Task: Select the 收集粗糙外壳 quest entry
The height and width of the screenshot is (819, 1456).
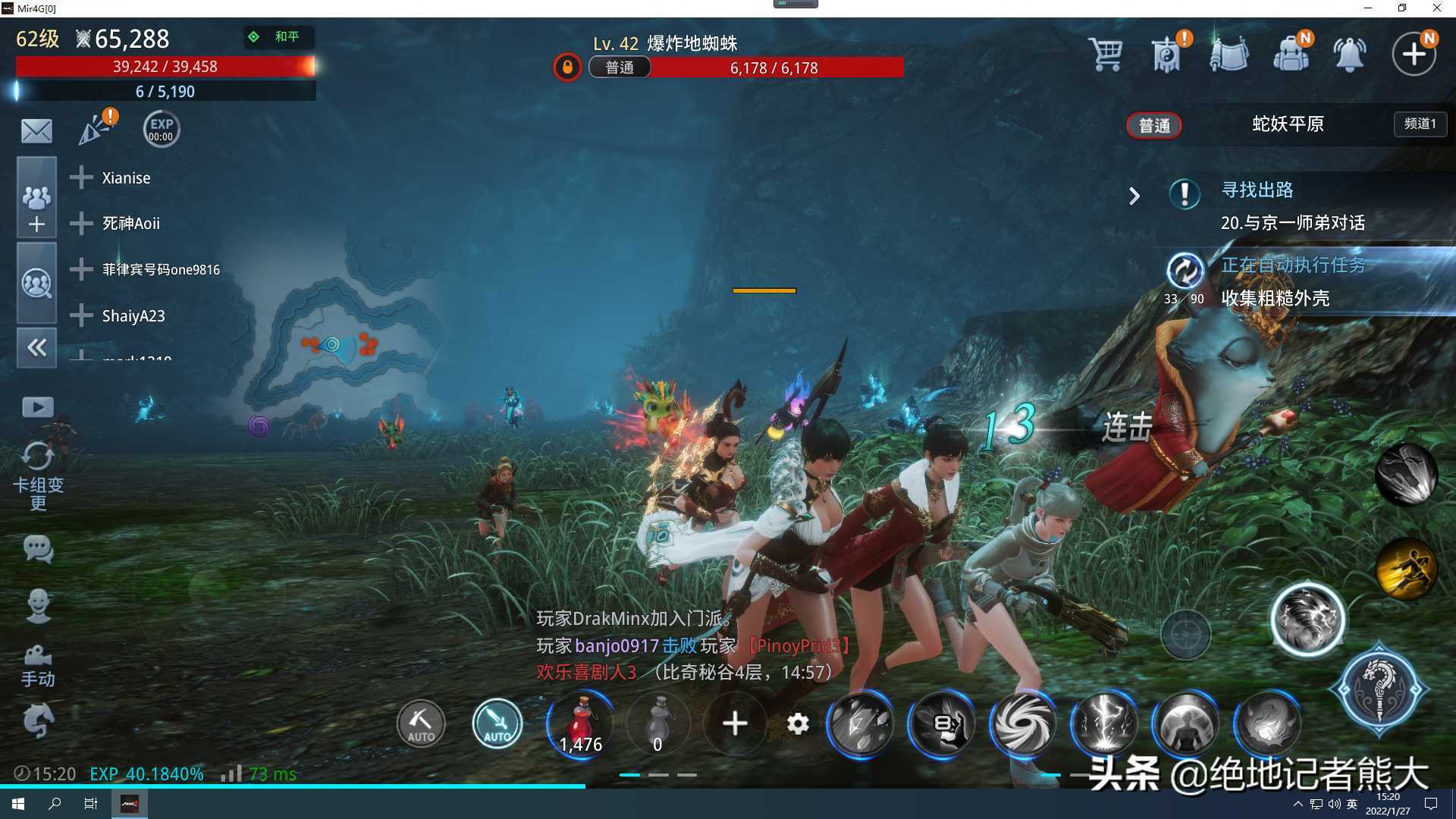Action: (x=1276, y=299)
